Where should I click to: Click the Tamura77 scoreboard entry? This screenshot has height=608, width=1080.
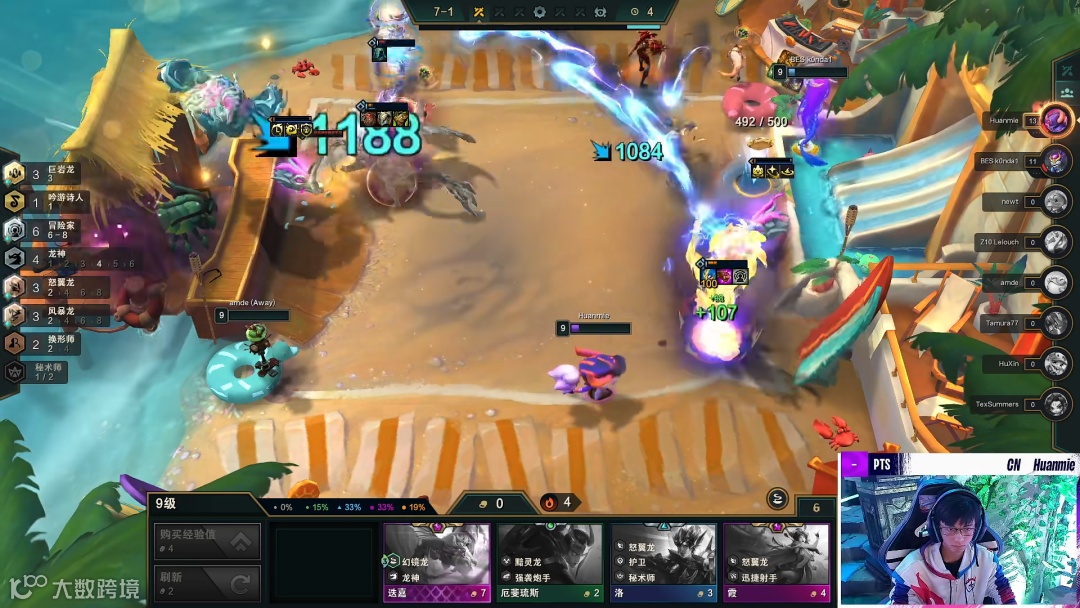(1055, 323)
